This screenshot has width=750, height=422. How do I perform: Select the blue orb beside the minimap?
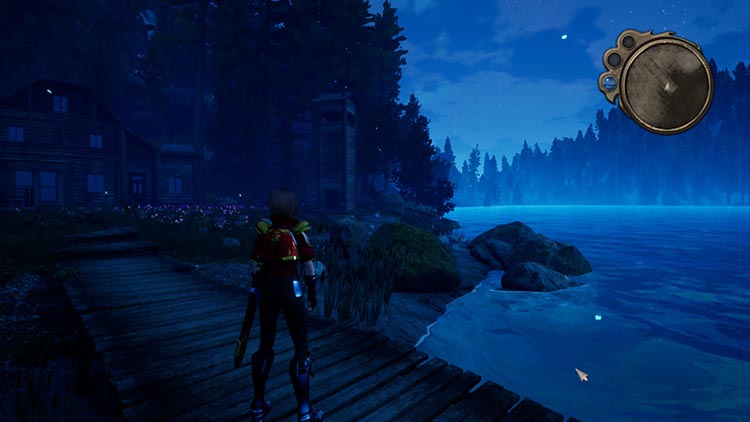tap(608, 83)
